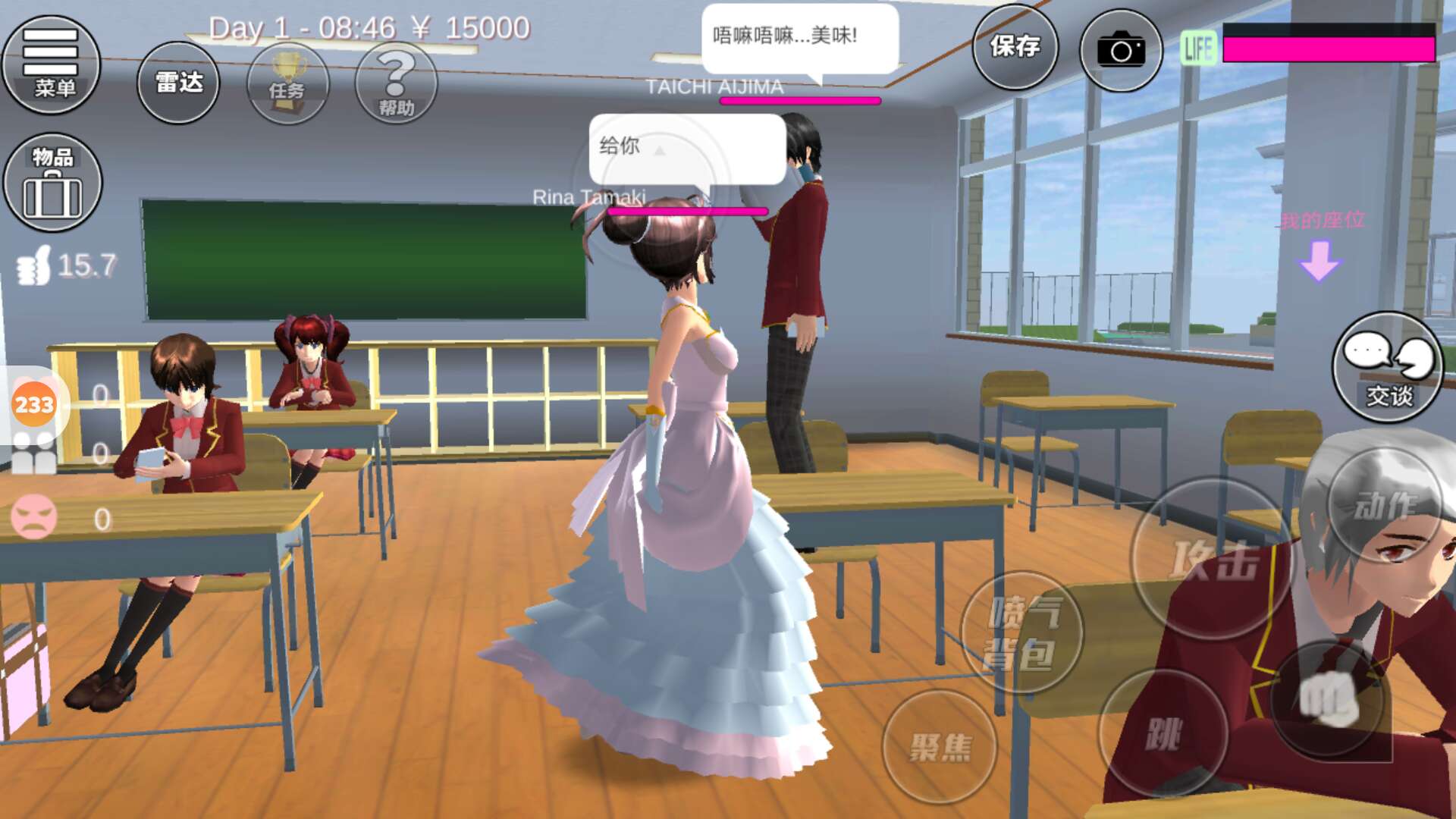Toggle the 喷气背包 jetpack

point(1021,632)
